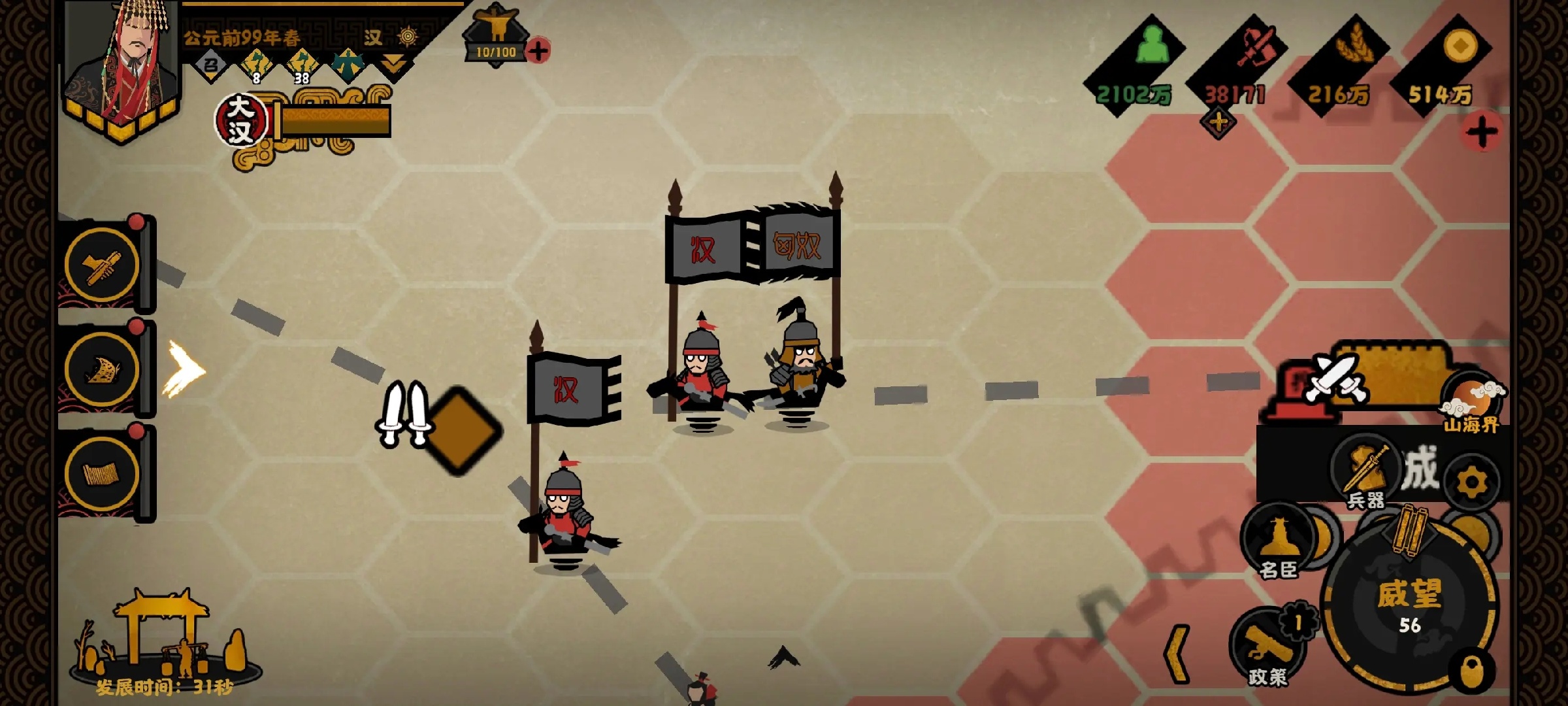Image resolution: width=1568 pixels, height=706 pixels.
Task: Open the gear settings button
Action: [1471, 483]
